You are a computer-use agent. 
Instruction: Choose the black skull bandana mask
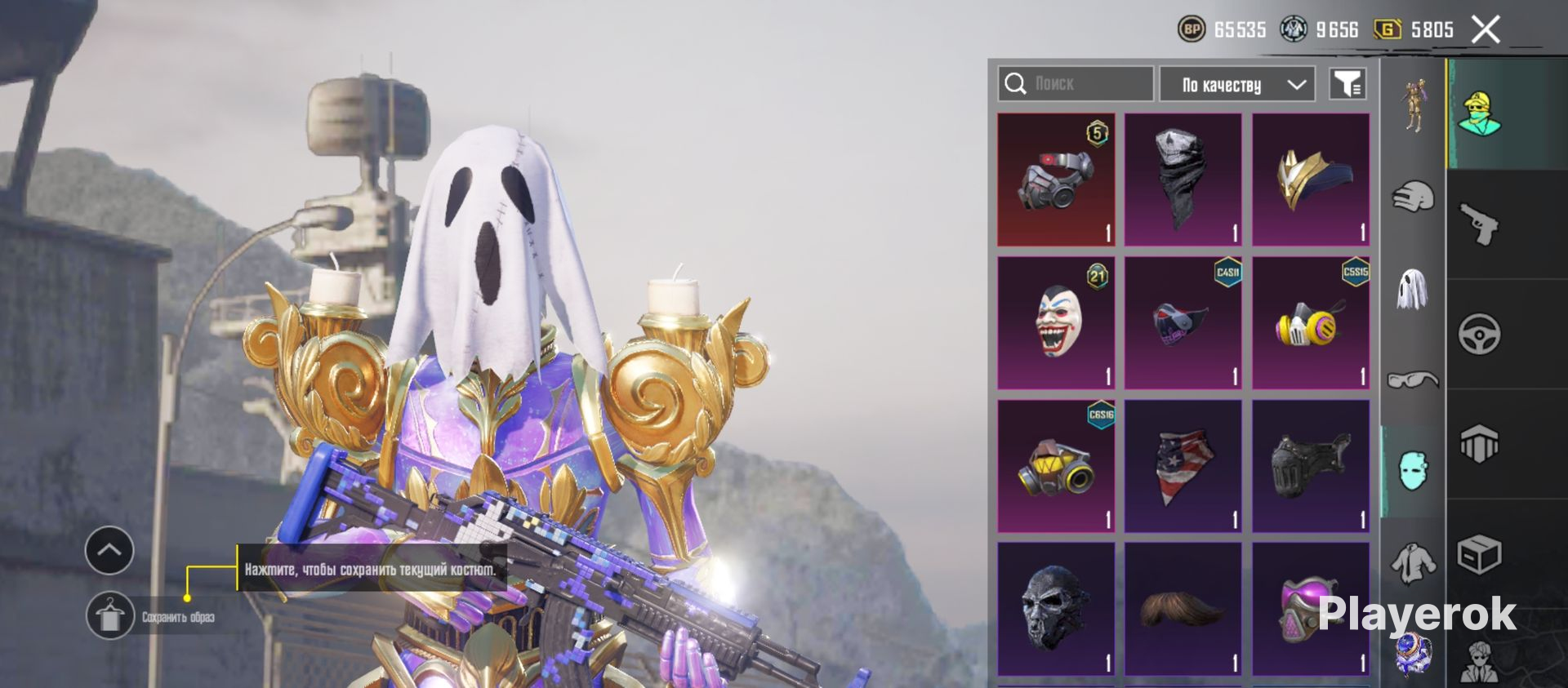coord(1183,180)
